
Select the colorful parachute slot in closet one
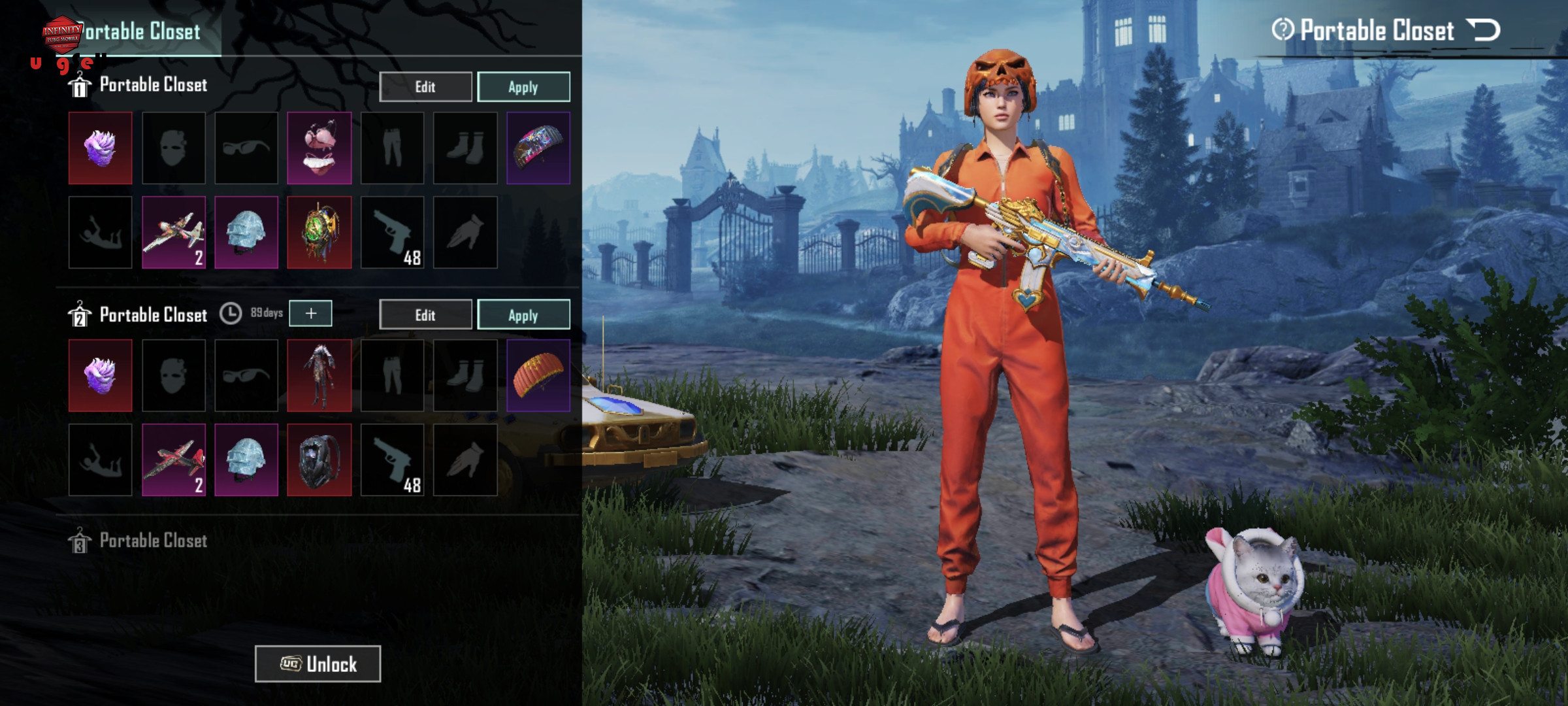click(538, 148)
